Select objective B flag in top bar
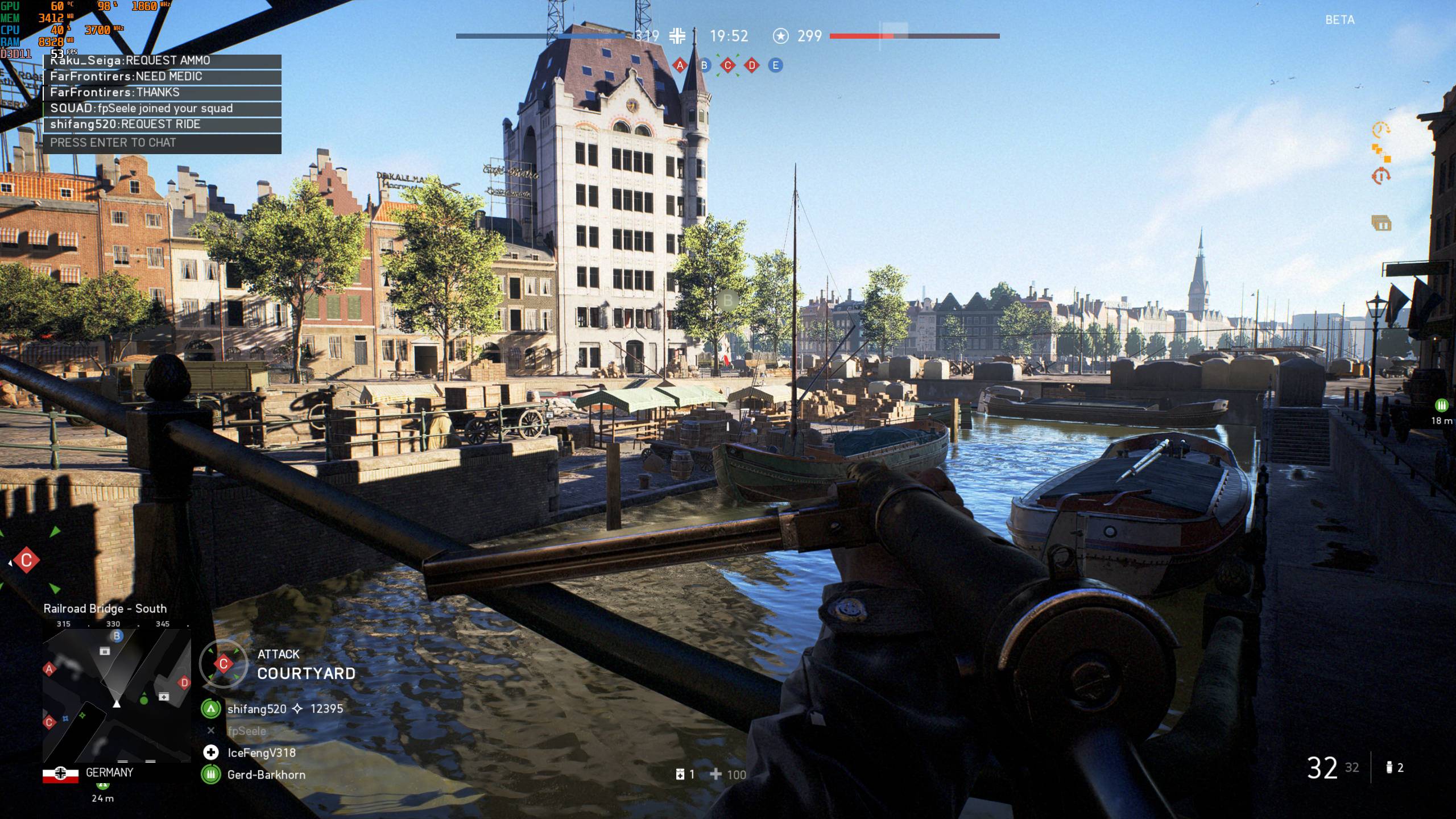The image size is (1456, 819). (704, 65)
